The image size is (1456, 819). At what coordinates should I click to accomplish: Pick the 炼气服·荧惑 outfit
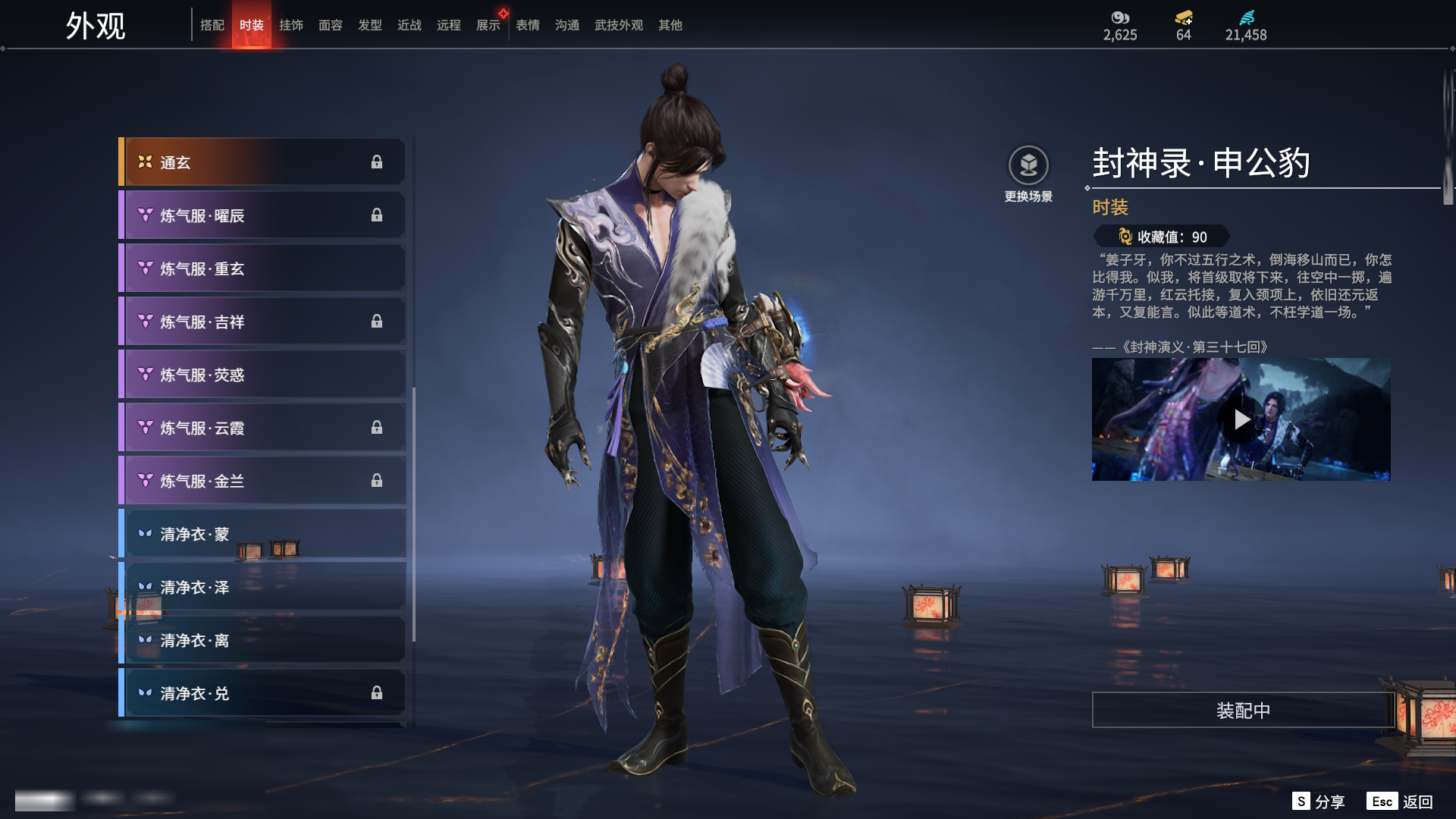[262, 375]
